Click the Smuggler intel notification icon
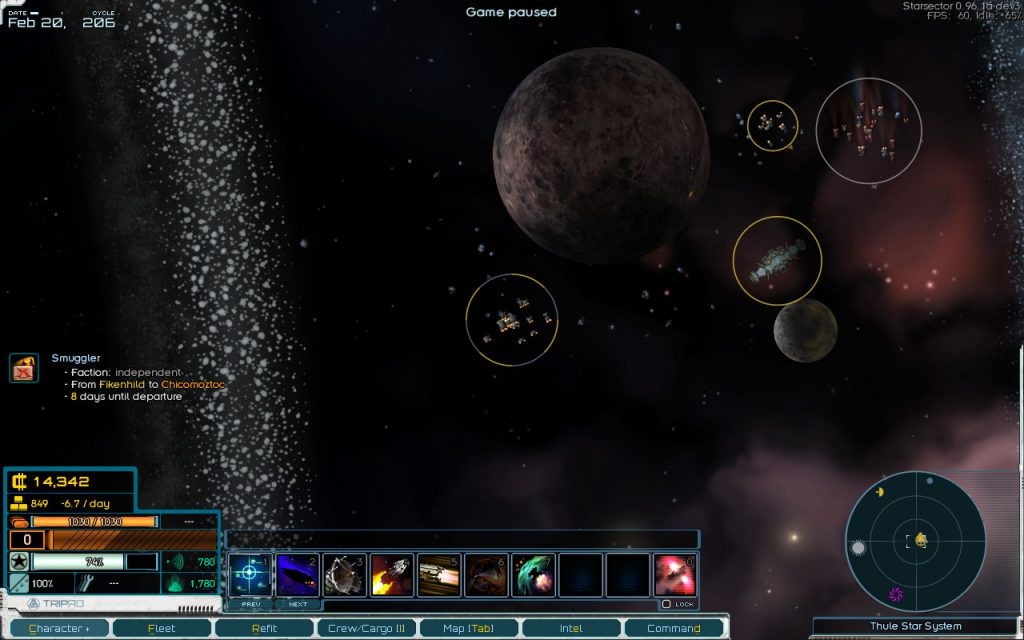1024x640 pixels. [x=24, y=368]
